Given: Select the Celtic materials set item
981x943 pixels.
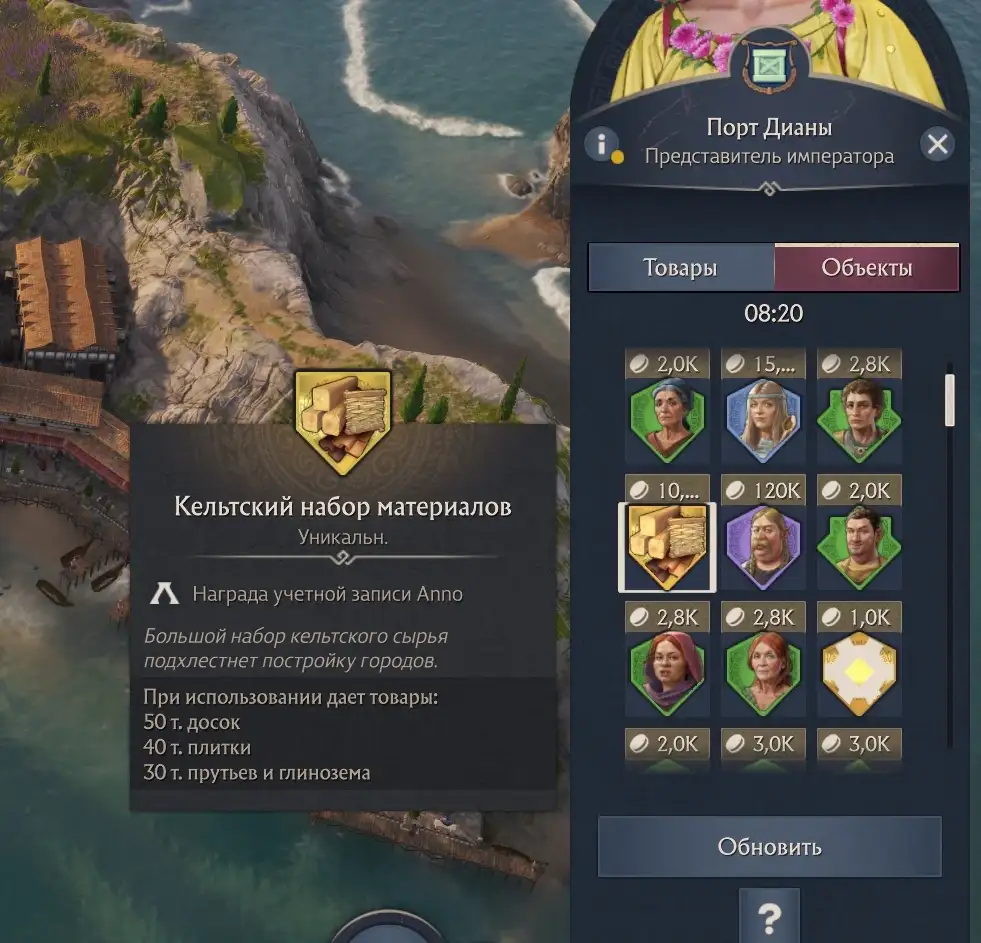Looking at the screenshot, I should click(x=667, y=546).
